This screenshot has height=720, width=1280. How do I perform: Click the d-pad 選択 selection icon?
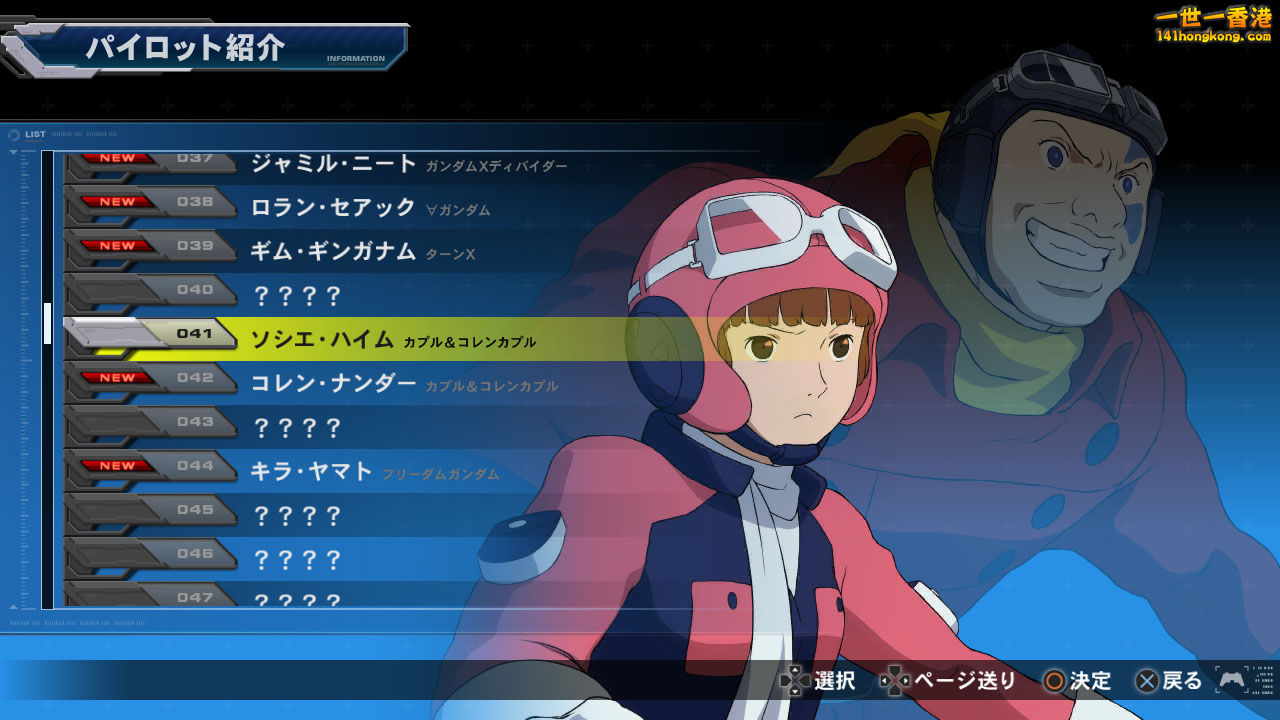(795, 681)
